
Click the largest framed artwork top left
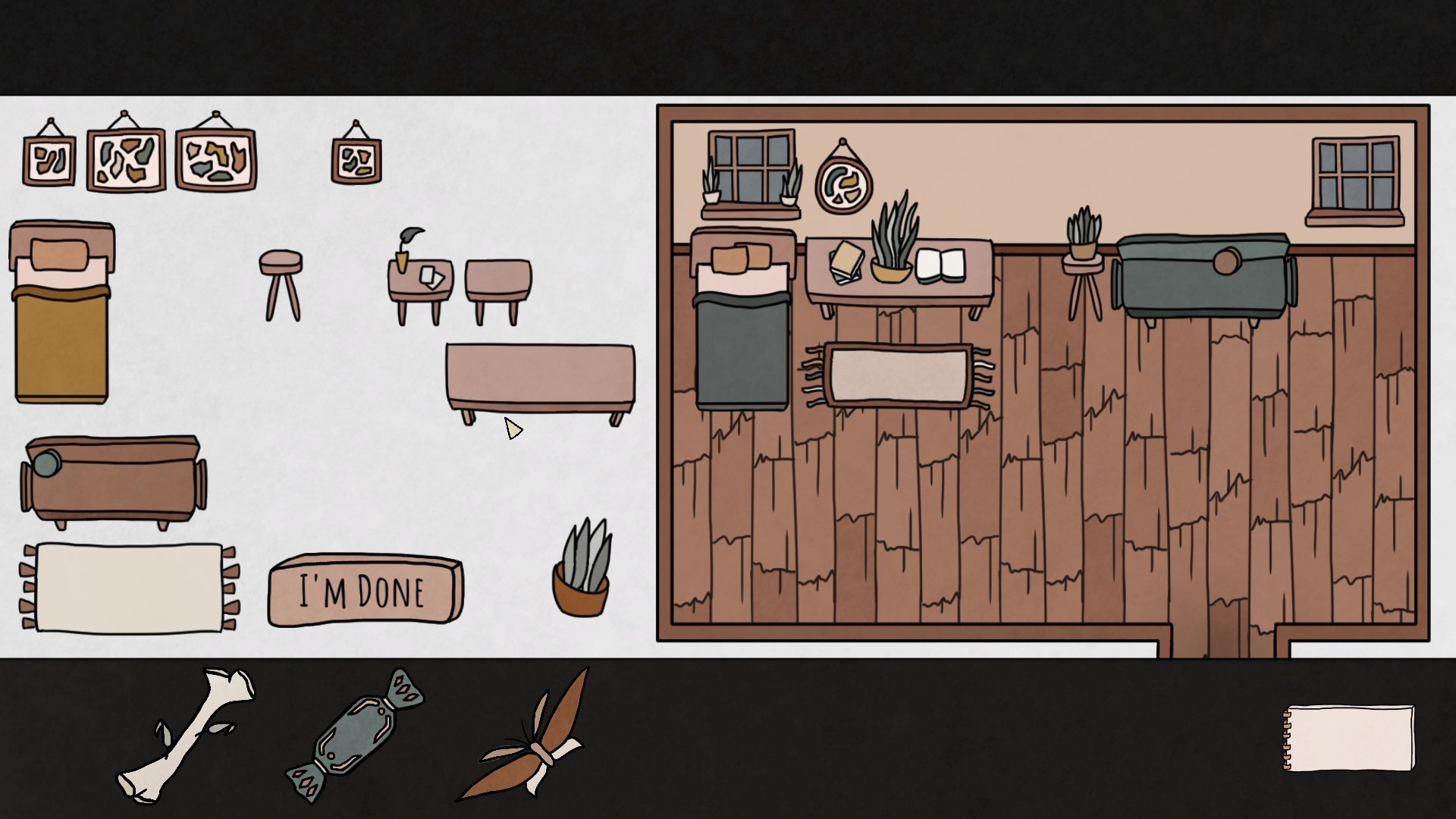126,161
